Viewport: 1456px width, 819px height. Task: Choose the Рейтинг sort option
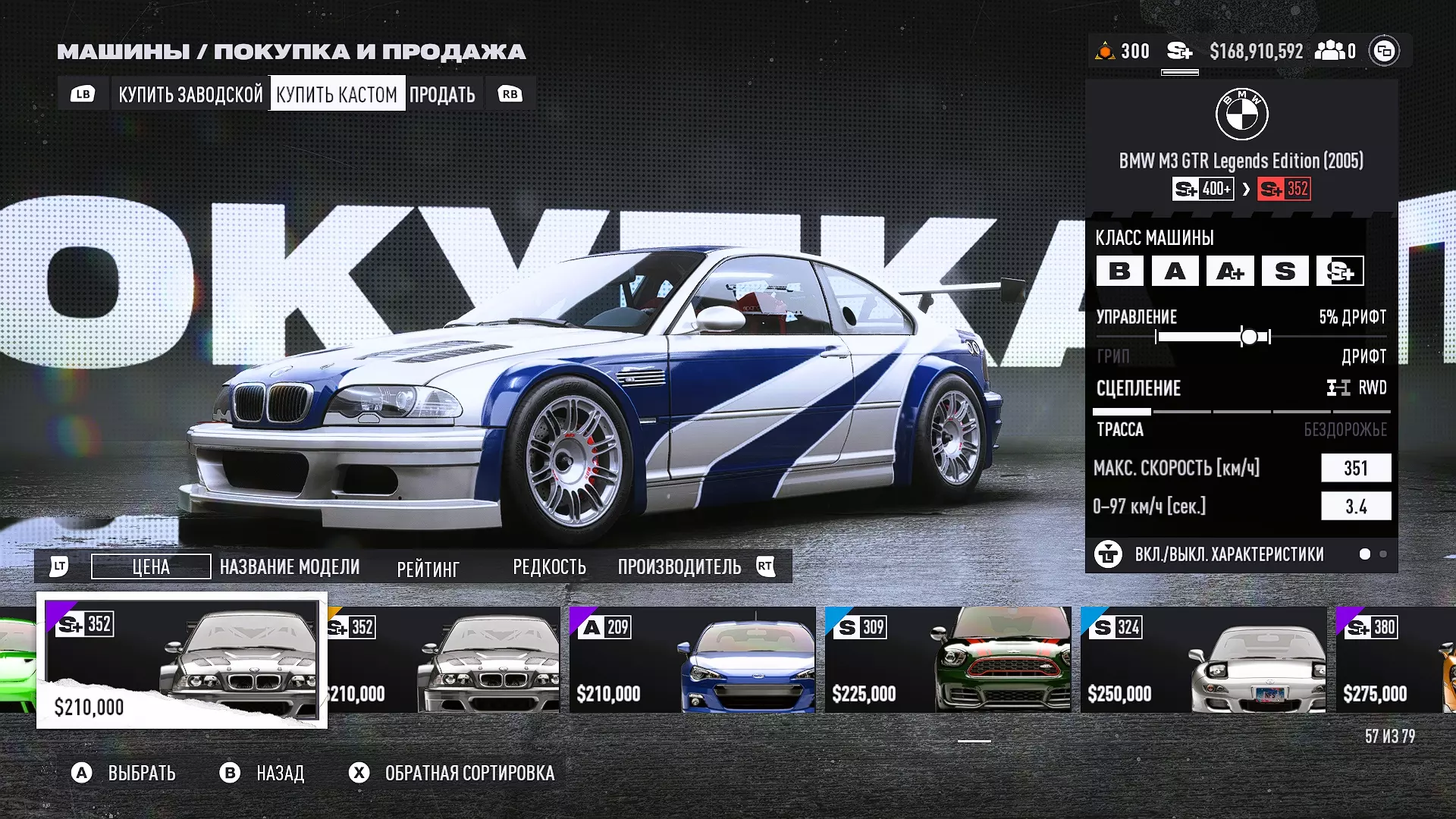pos(428,568)
